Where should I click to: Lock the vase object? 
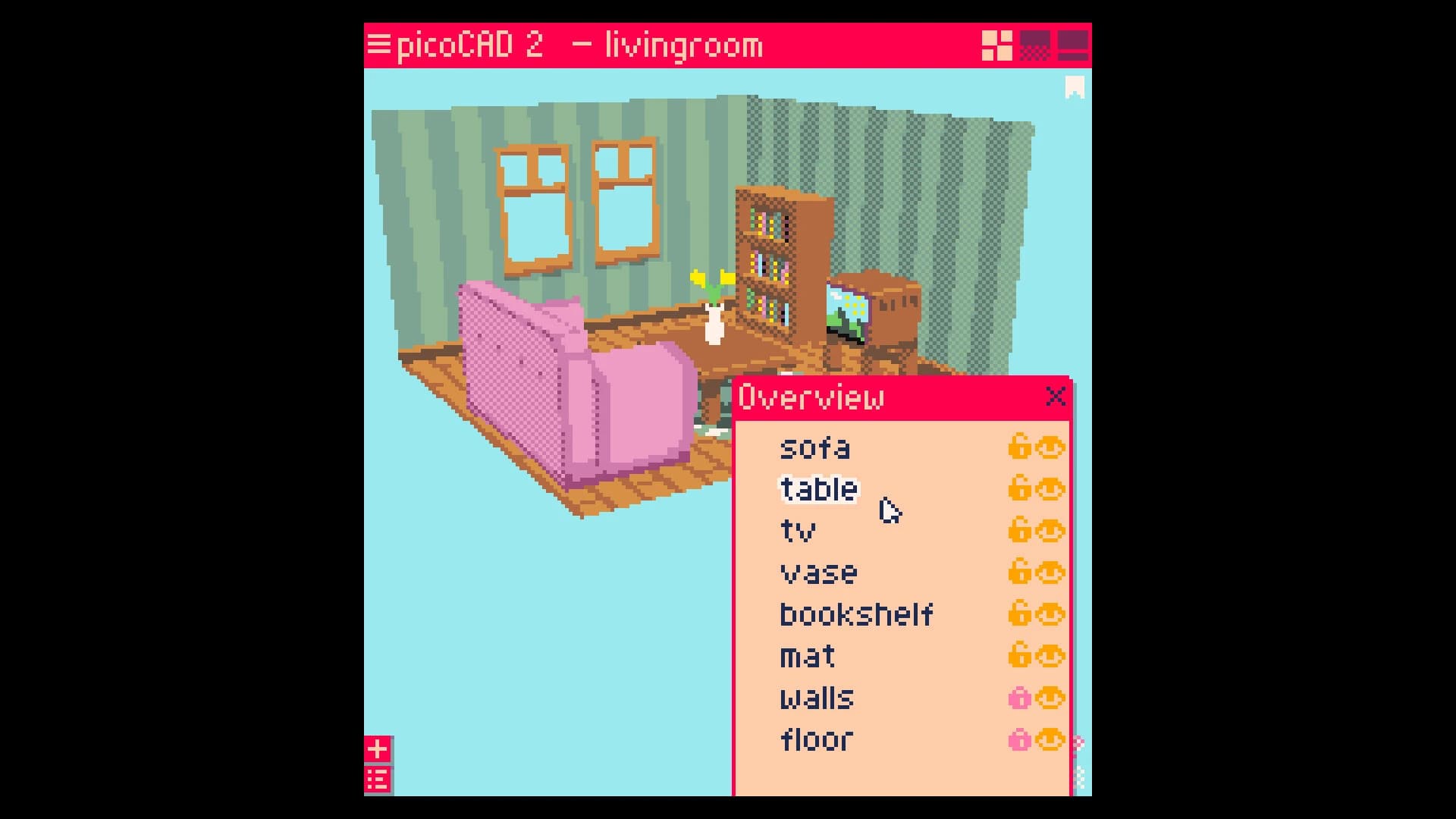1020,573
